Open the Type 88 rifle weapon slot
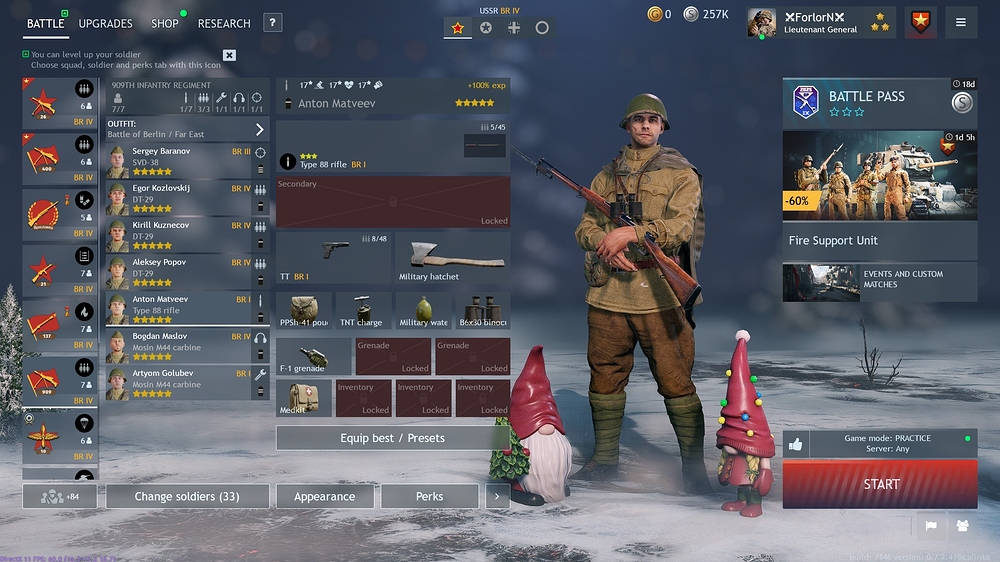Viewport: 1000px width, 562px height. point(393,147)
